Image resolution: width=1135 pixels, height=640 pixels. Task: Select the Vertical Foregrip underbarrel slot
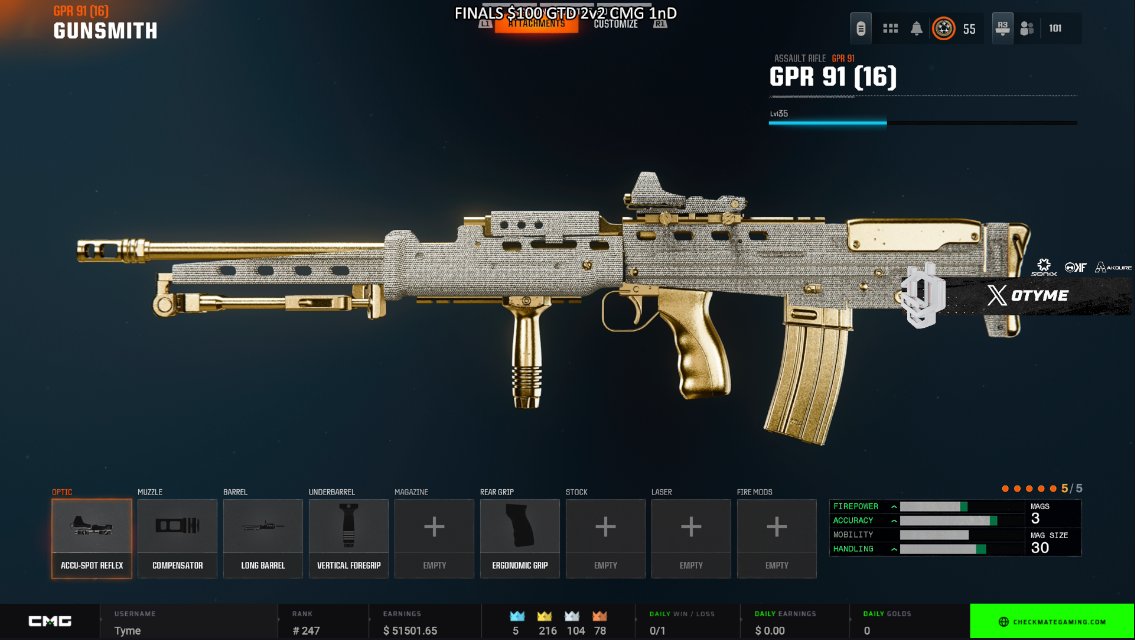click(349, 539)
